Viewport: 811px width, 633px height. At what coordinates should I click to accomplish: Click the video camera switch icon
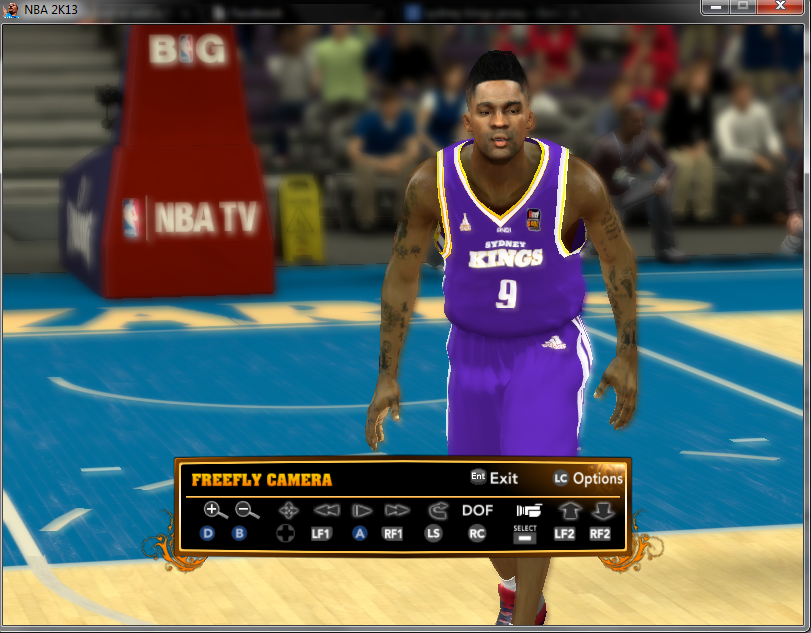(x=527, y=511)
